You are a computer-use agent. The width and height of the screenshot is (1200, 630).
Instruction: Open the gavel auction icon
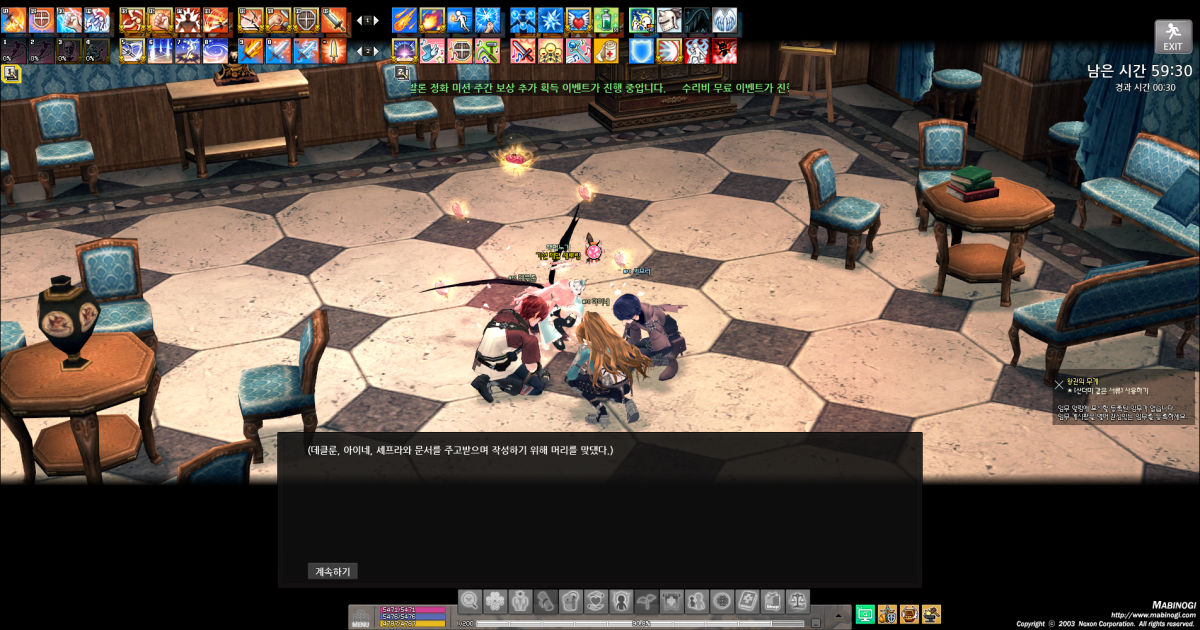point(931,614)
